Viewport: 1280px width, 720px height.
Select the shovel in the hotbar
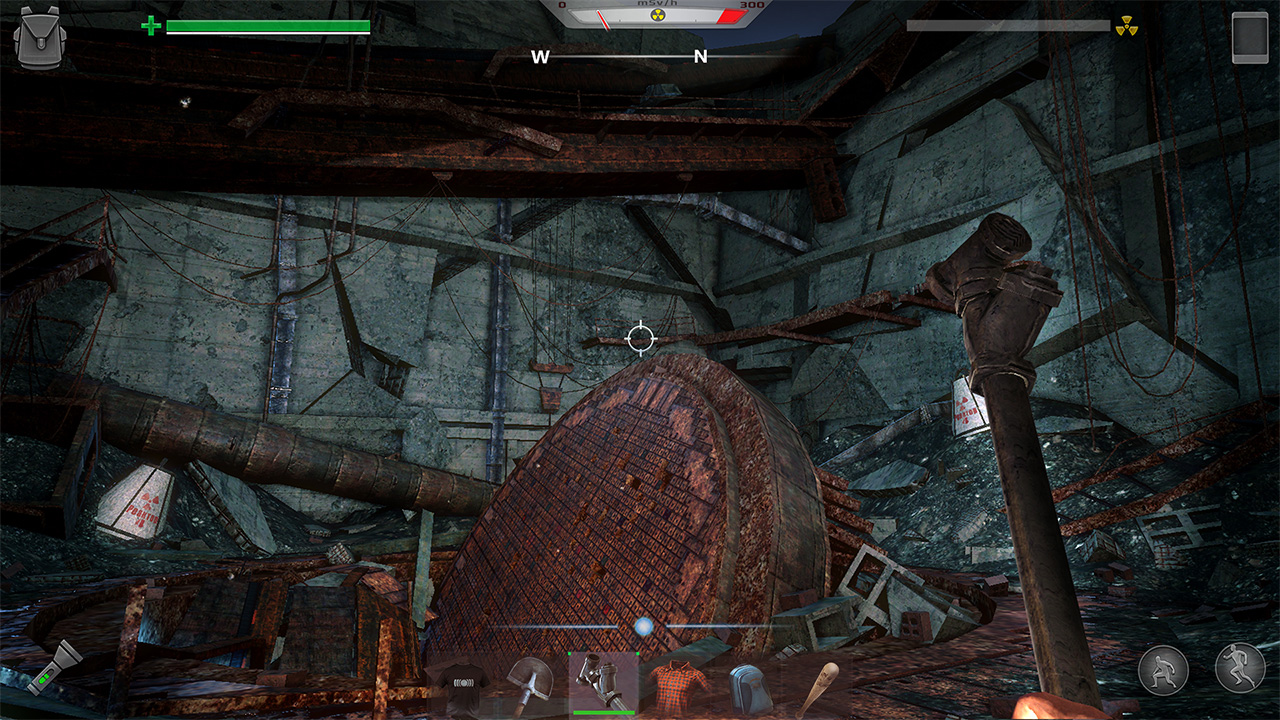point(530,686)
